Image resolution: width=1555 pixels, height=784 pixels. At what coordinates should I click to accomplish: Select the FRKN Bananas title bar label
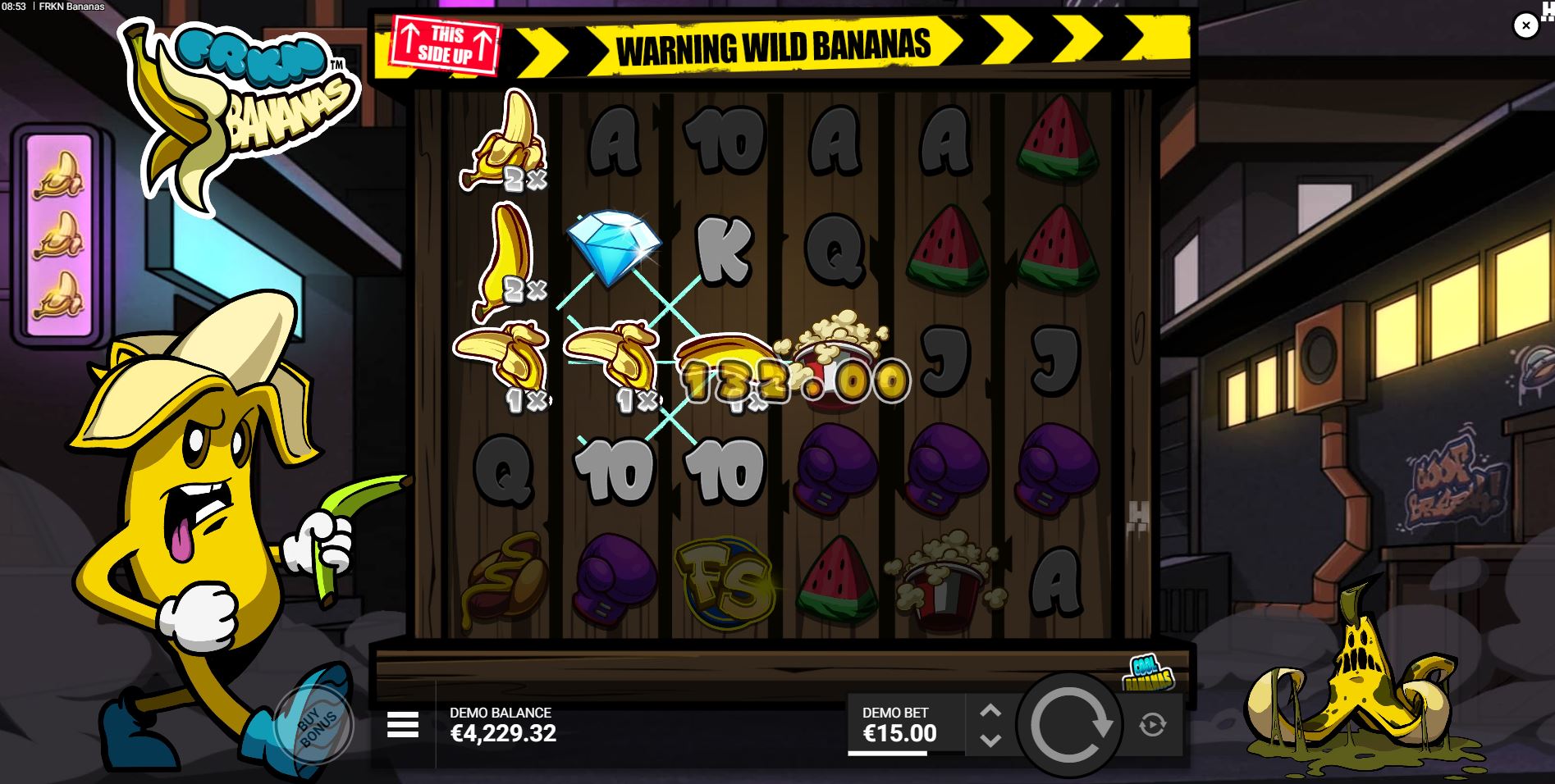(74, 7)
